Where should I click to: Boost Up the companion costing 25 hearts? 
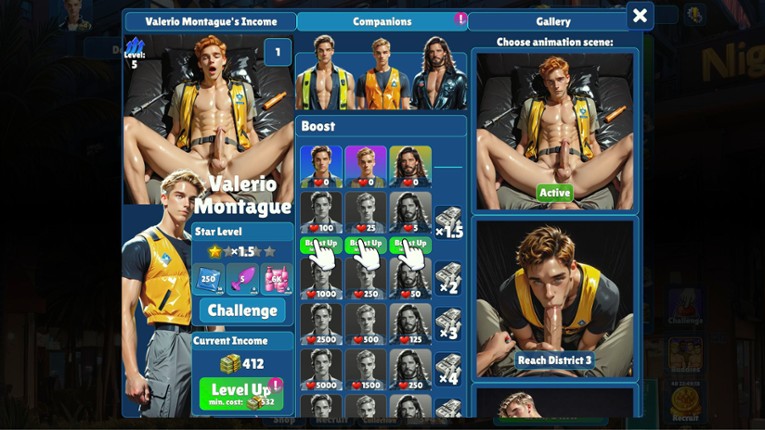coord(365,243)
